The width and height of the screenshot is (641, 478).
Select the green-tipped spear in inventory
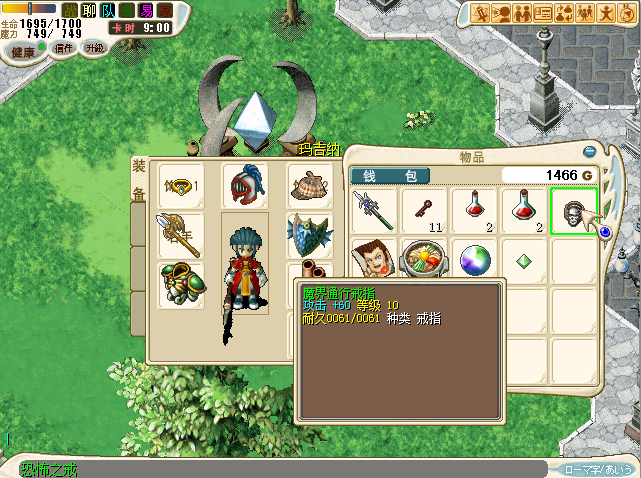[375, 210]
